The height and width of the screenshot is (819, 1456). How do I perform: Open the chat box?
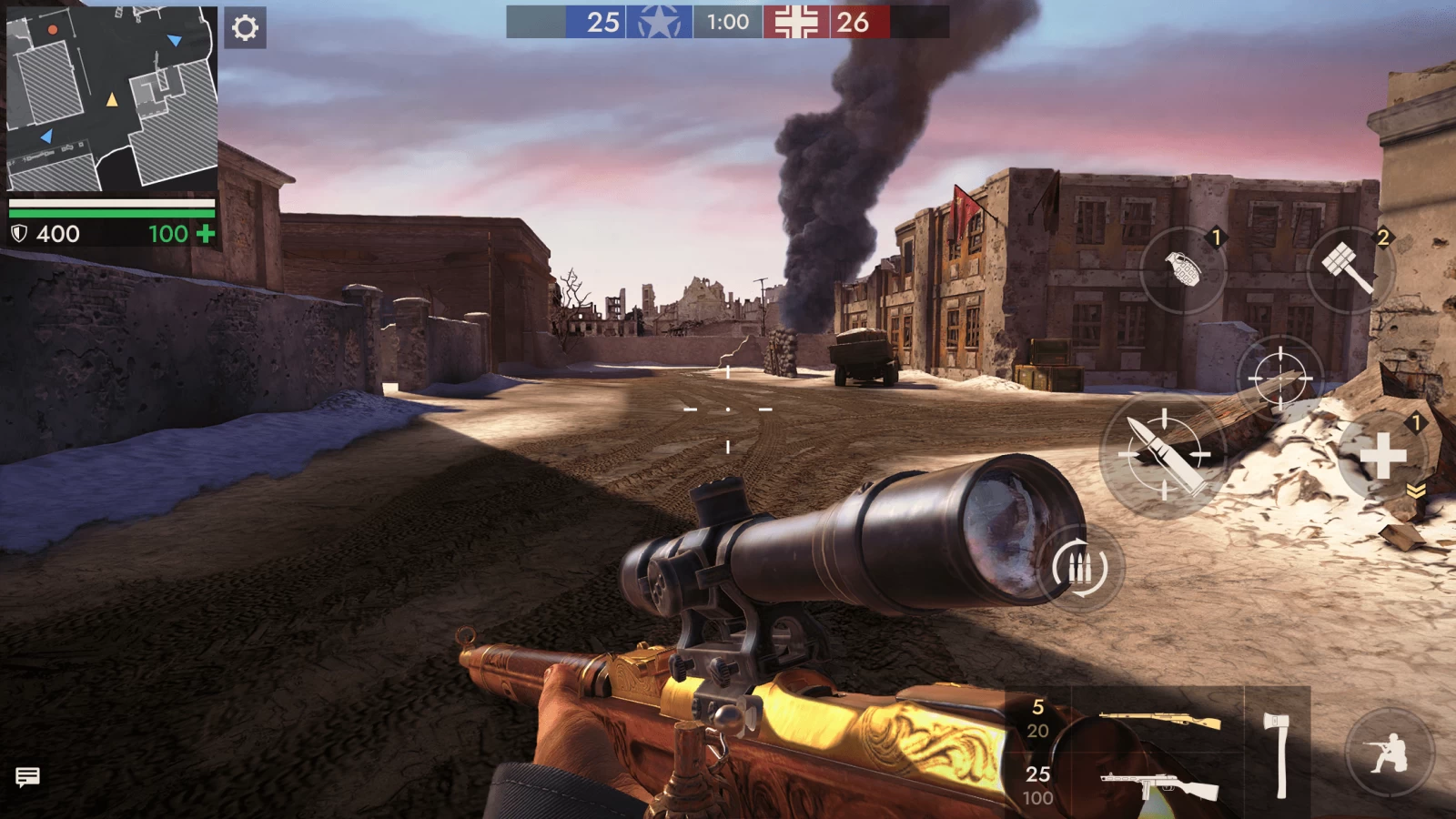(x=27, y=777)
